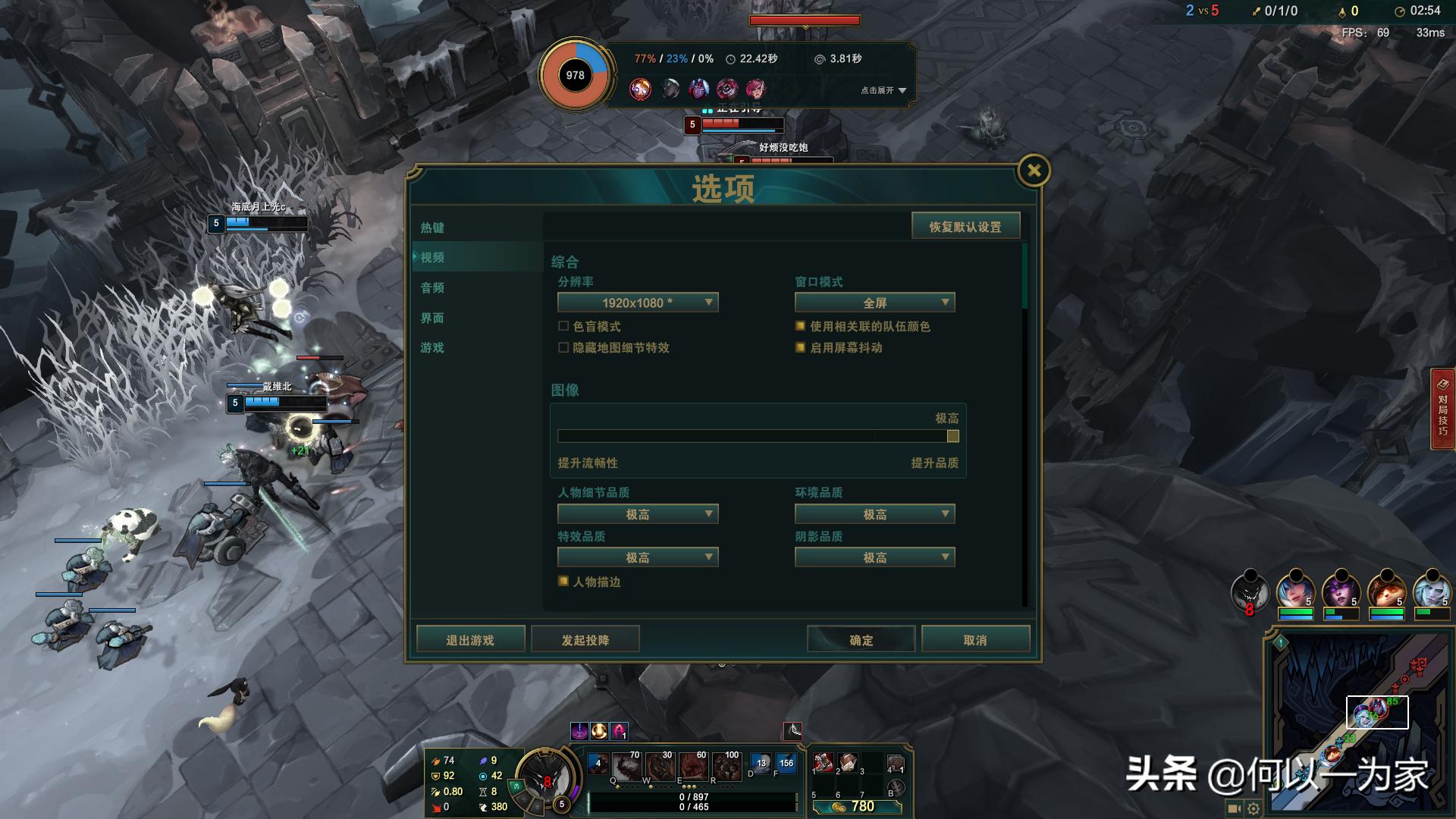The height and width of the screenshot is (819, 1456).
Task: Open the 阴影品质 shadow quality dropdown
Action: [x=874, y=557]
